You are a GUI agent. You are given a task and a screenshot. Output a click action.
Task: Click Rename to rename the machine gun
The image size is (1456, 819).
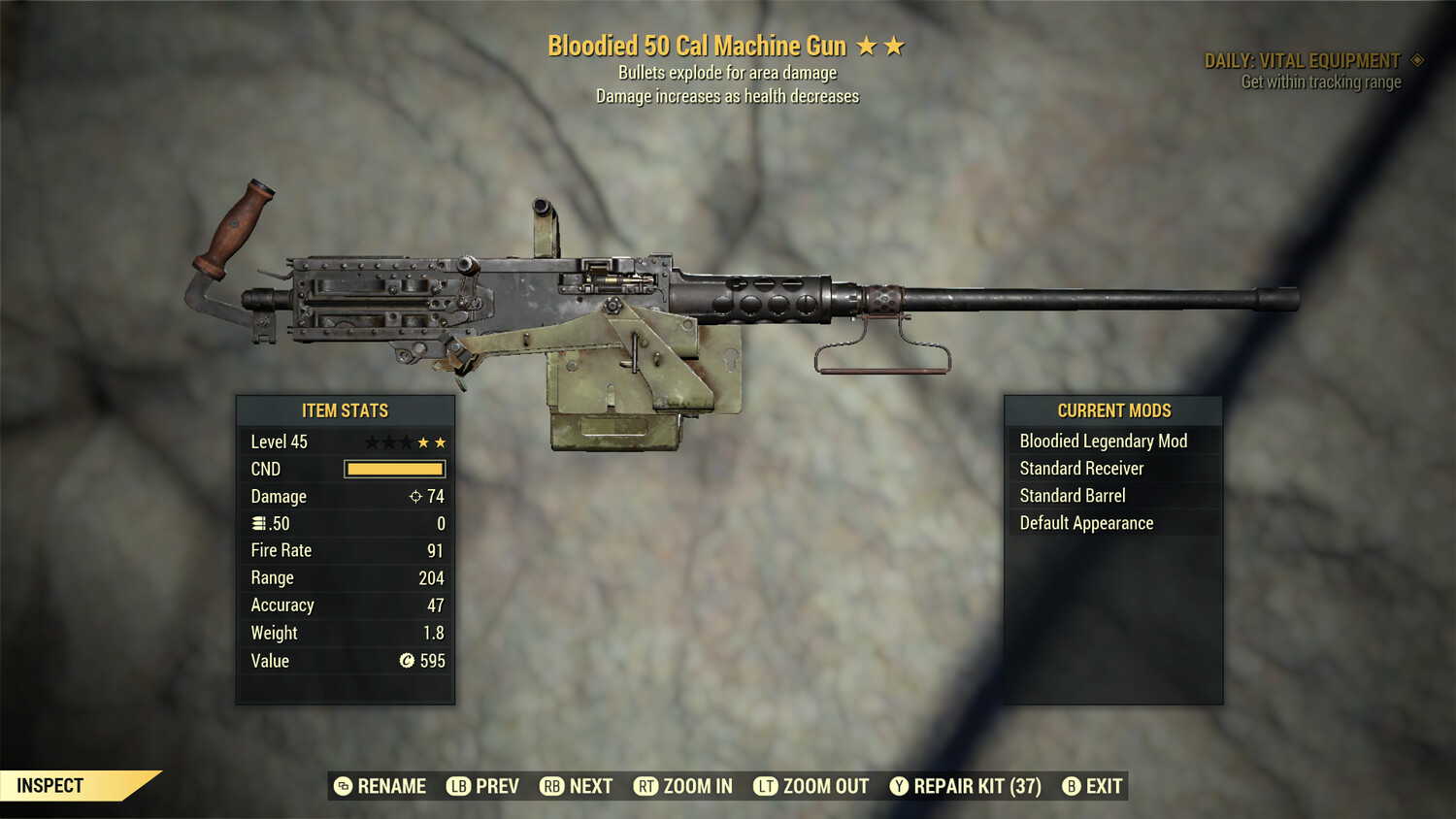click(x=391, y=786)
